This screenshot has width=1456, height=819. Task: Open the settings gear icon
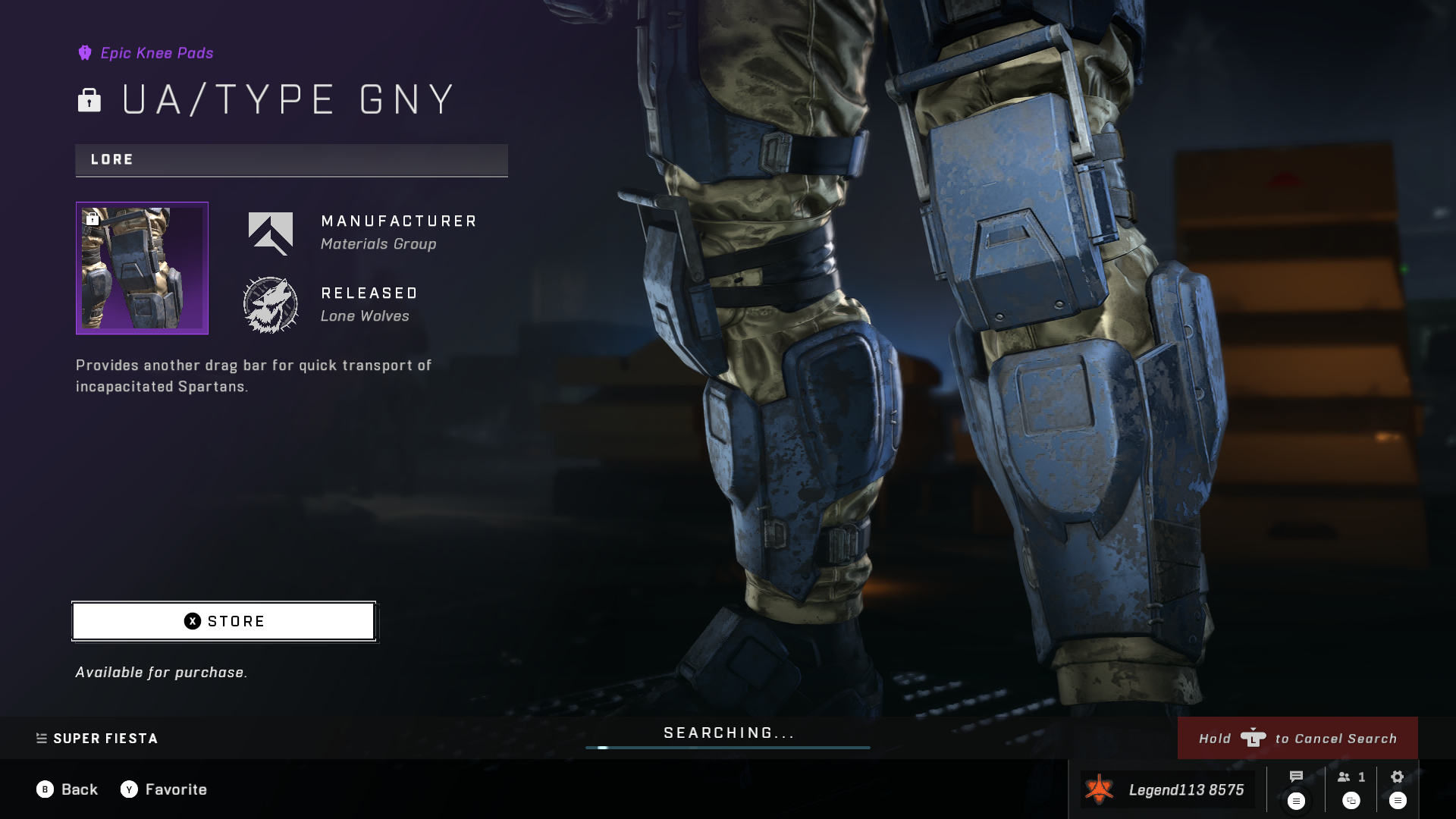point(1397,777)
